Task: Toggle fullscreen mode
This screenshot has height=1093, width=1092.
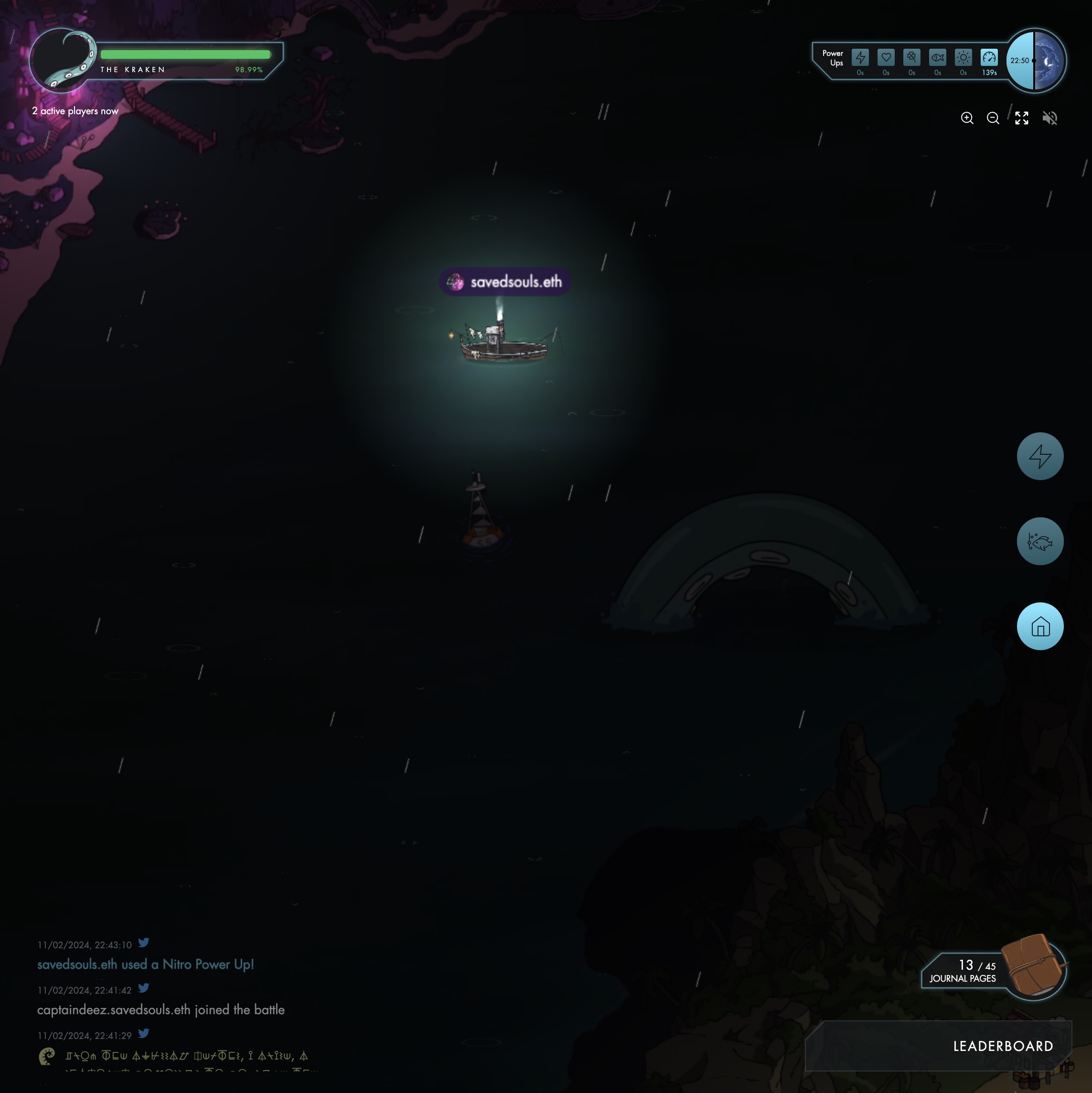Action: [1021, 118]
